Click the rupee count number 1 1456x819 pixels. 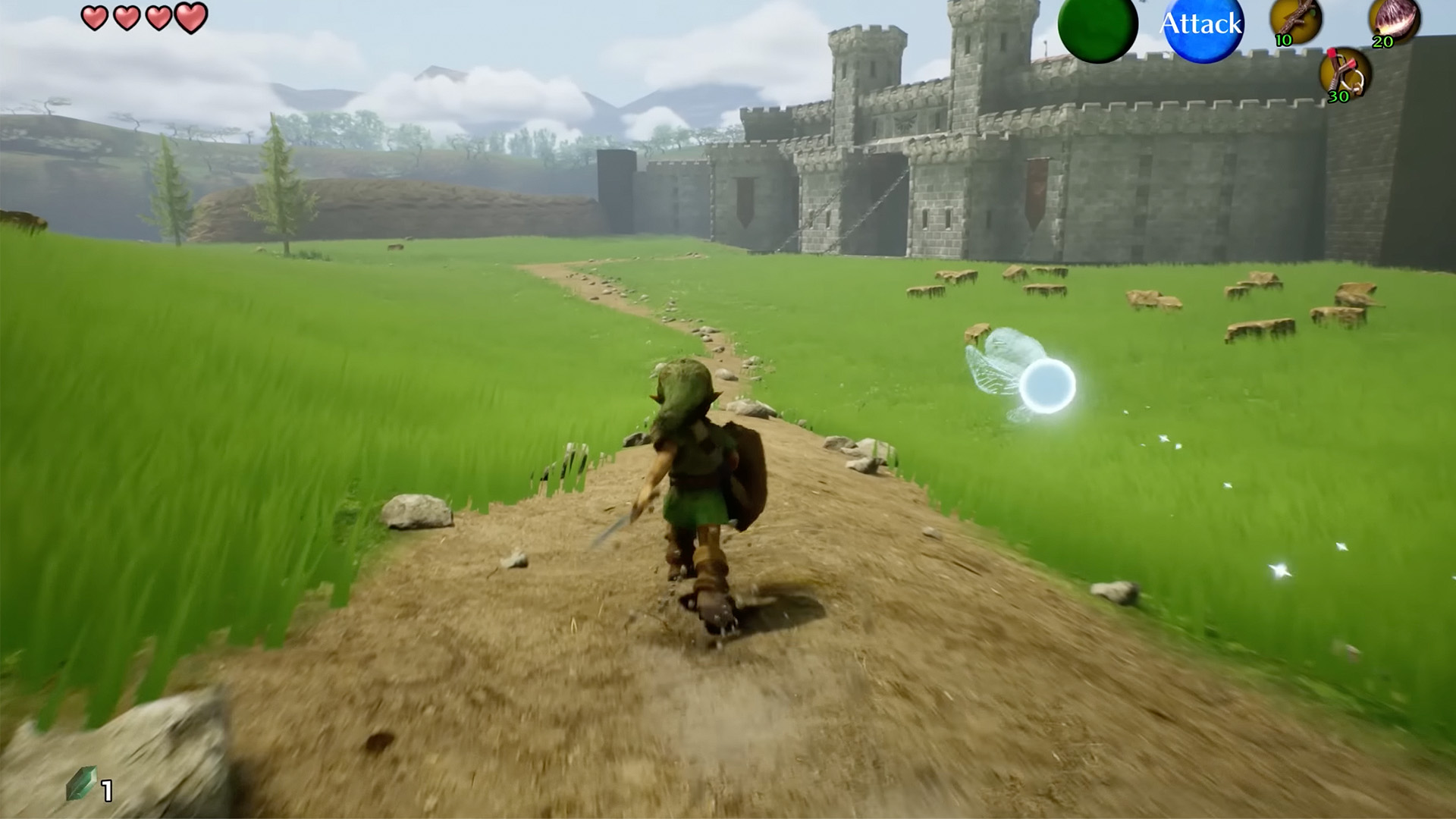pyautogui.click(x=106, y=789)
